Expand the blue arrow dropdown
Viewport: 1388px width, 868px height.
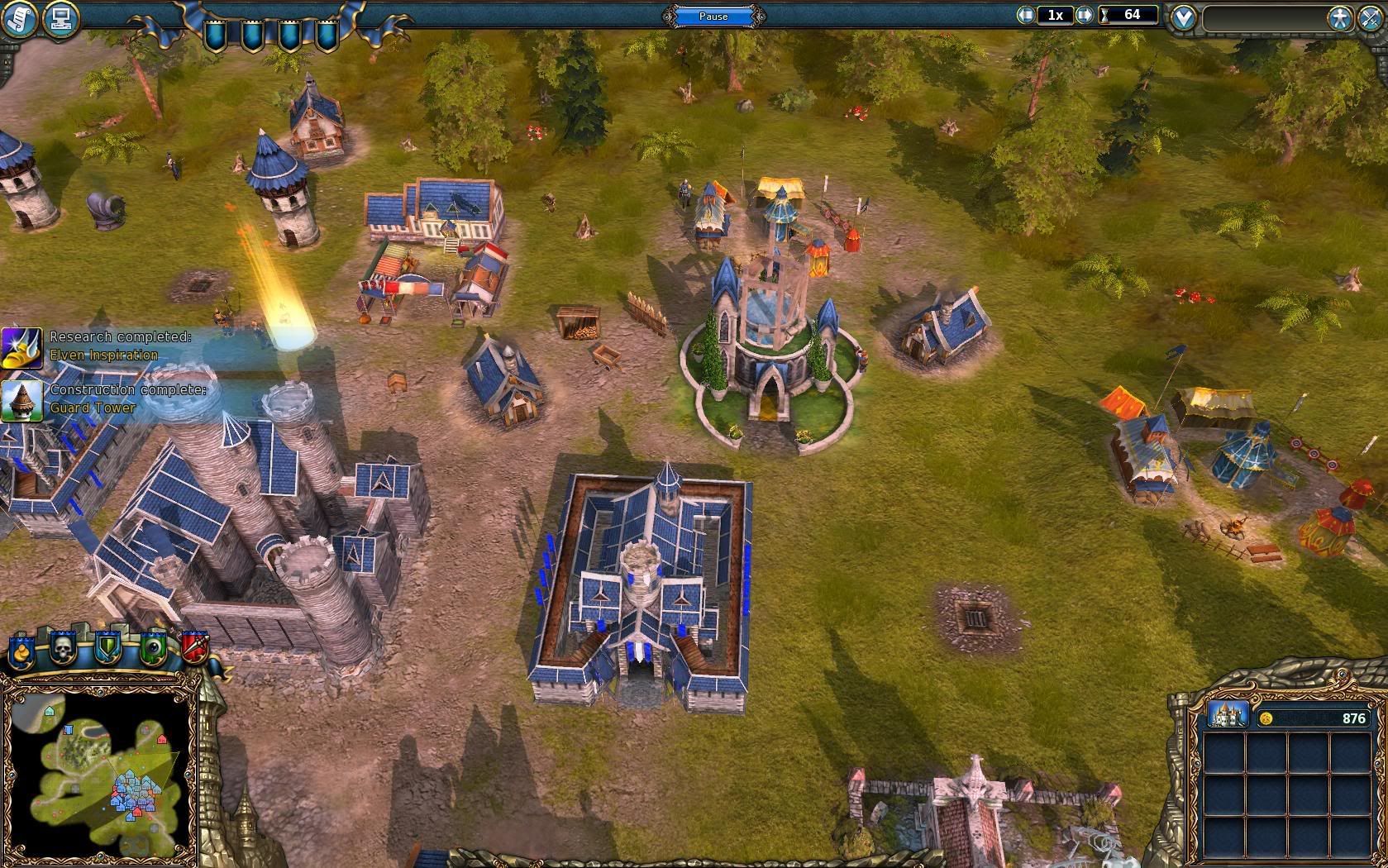[x=1184, y=17]
